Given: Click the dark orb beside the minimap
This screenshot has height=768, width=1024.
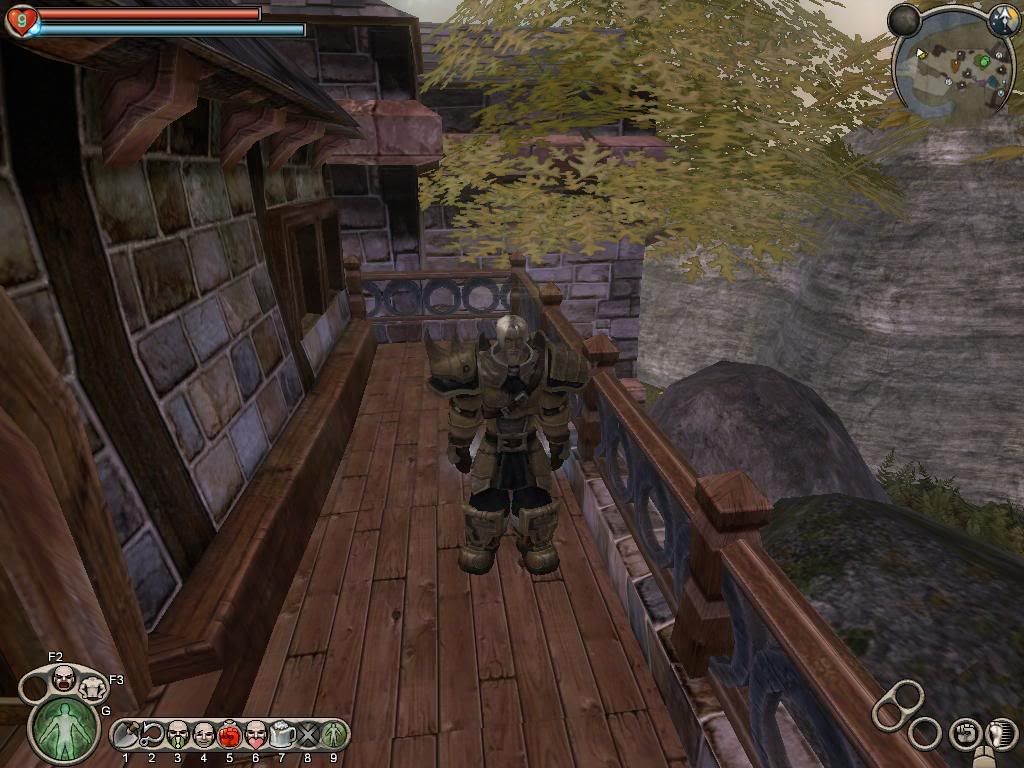Looking at the screenshot, I should tap(904, 19).
